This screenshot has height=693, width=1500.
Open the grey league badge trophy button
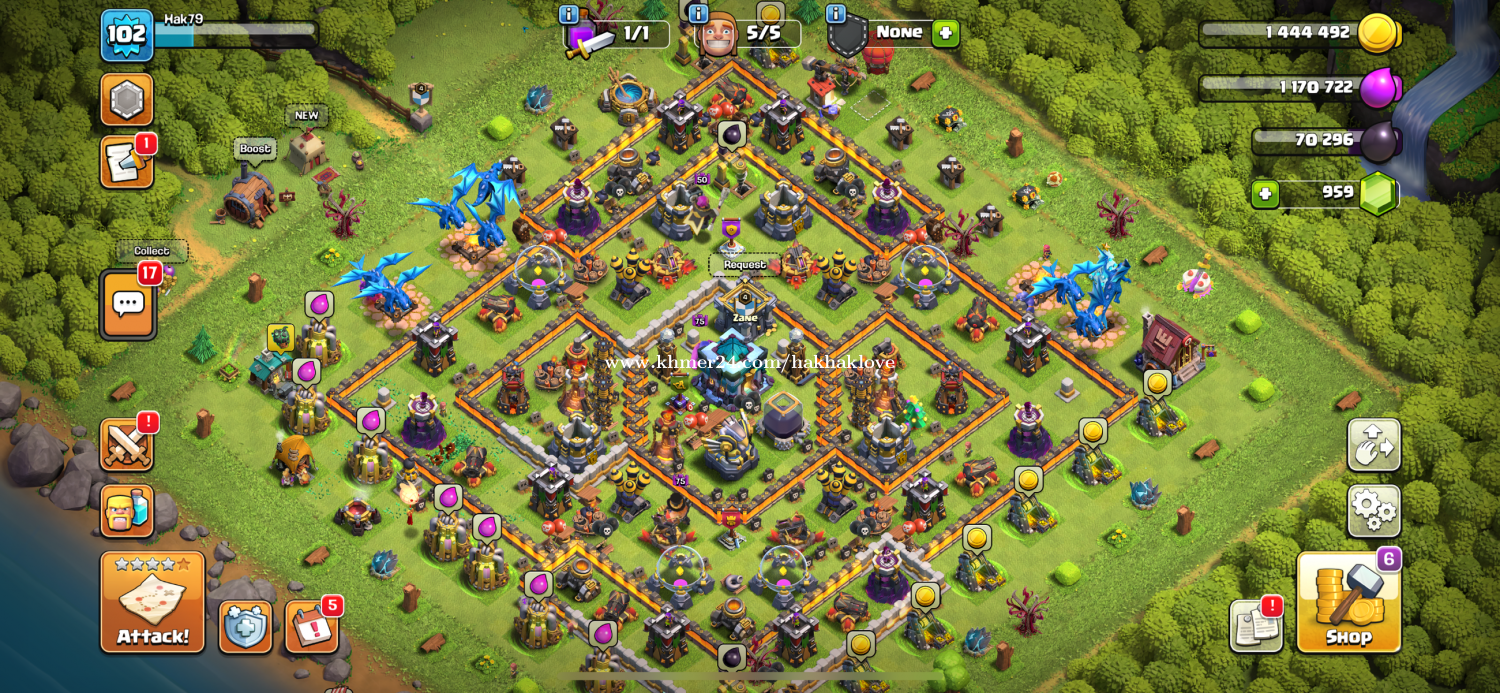click(126, 99)
